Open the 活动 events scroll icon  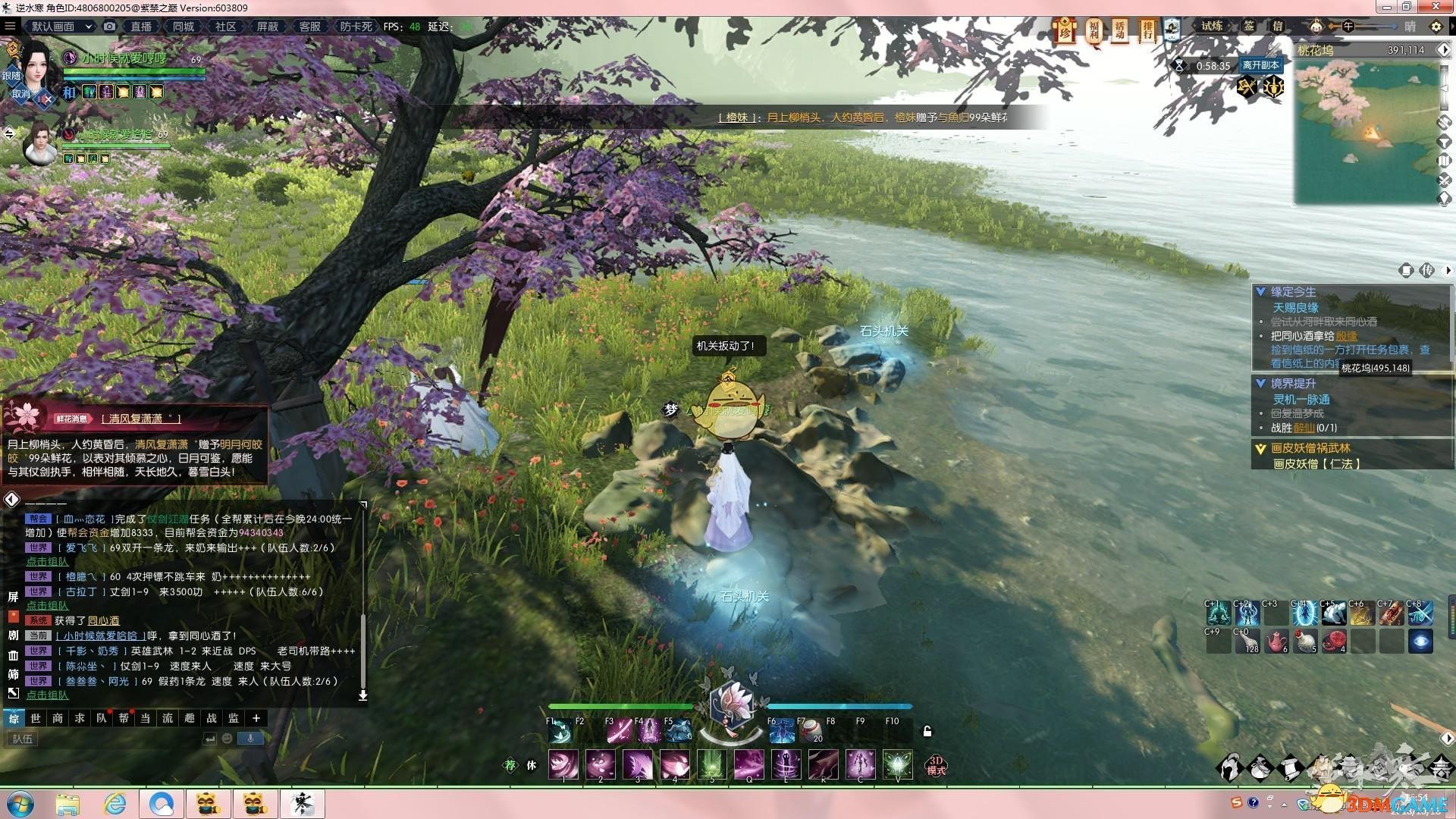click(x=1120, y=31)
